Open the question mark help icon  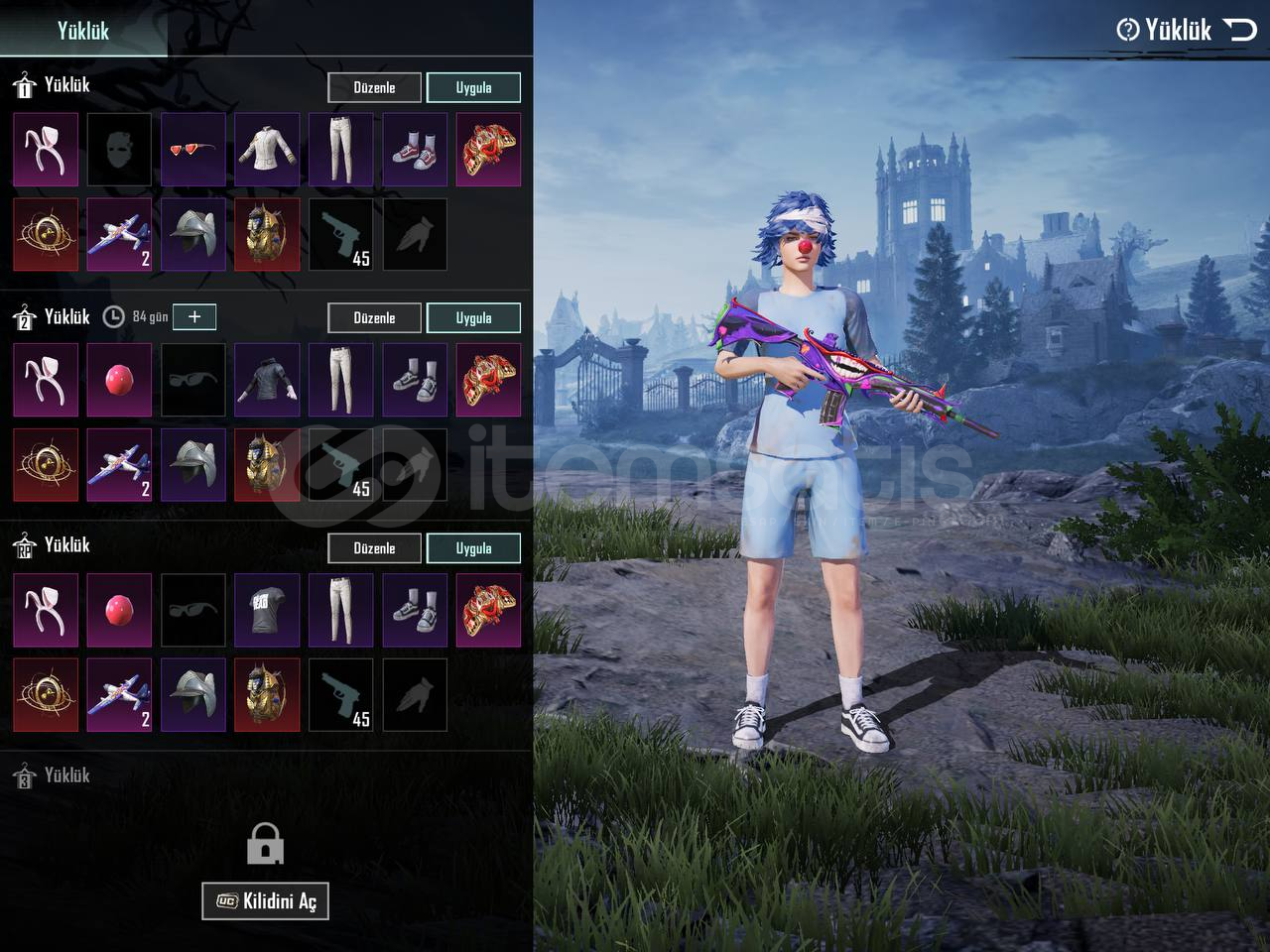(x=1127, y=30)
